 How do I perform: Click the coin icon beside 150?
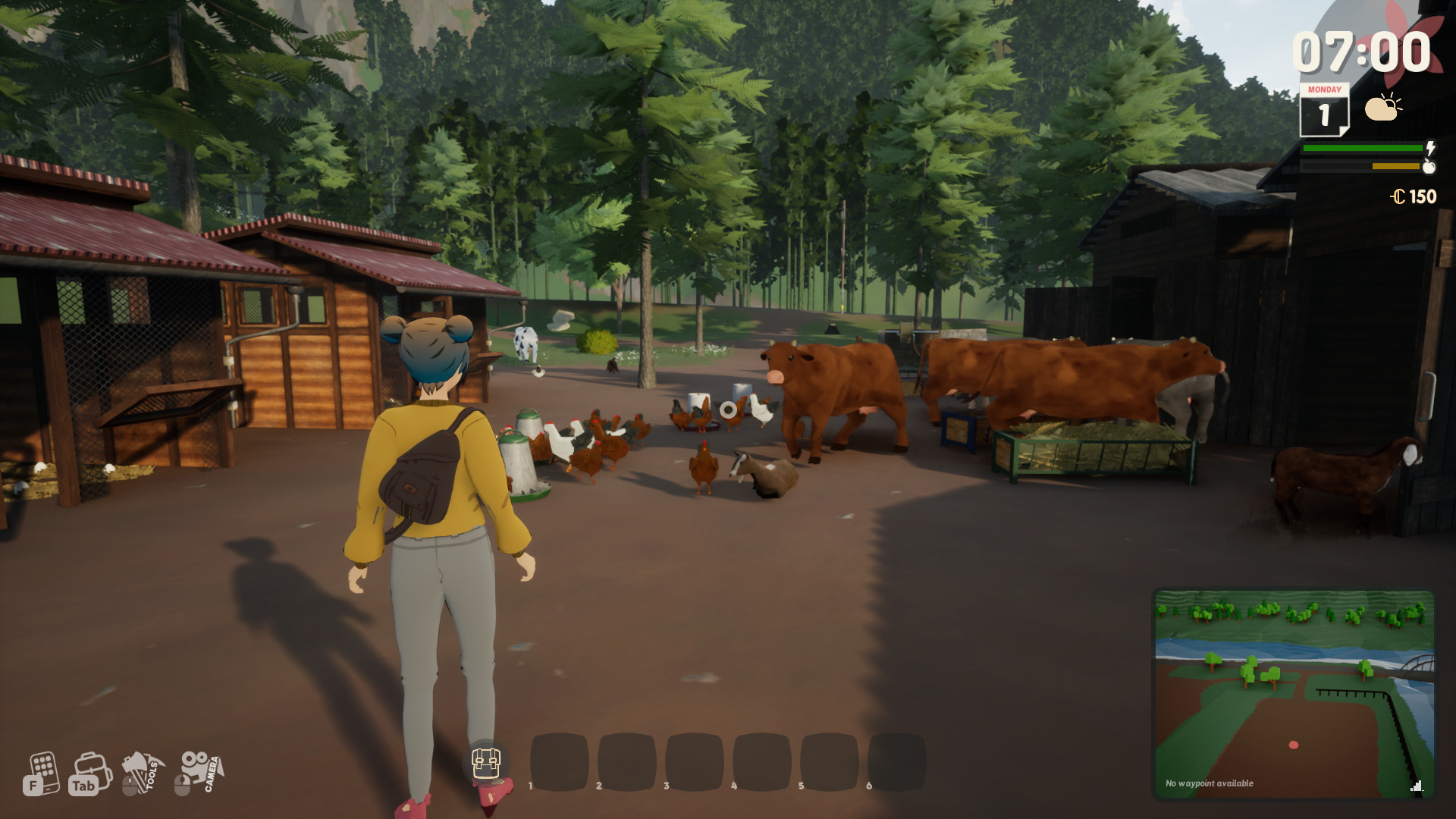pos(1398,197)
